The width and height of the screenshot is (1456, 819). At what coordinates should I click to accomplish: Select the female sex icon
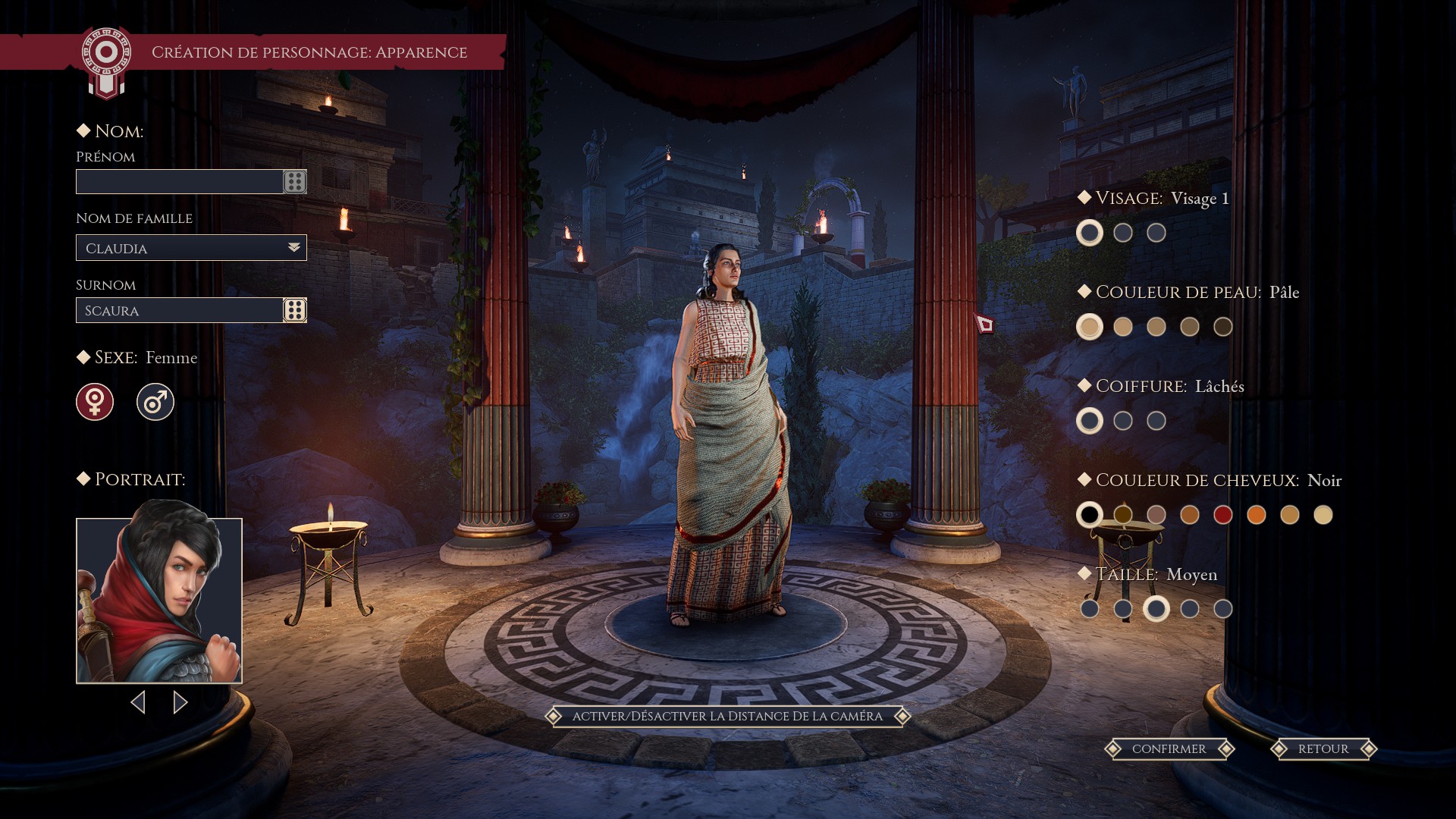[95, 402]
